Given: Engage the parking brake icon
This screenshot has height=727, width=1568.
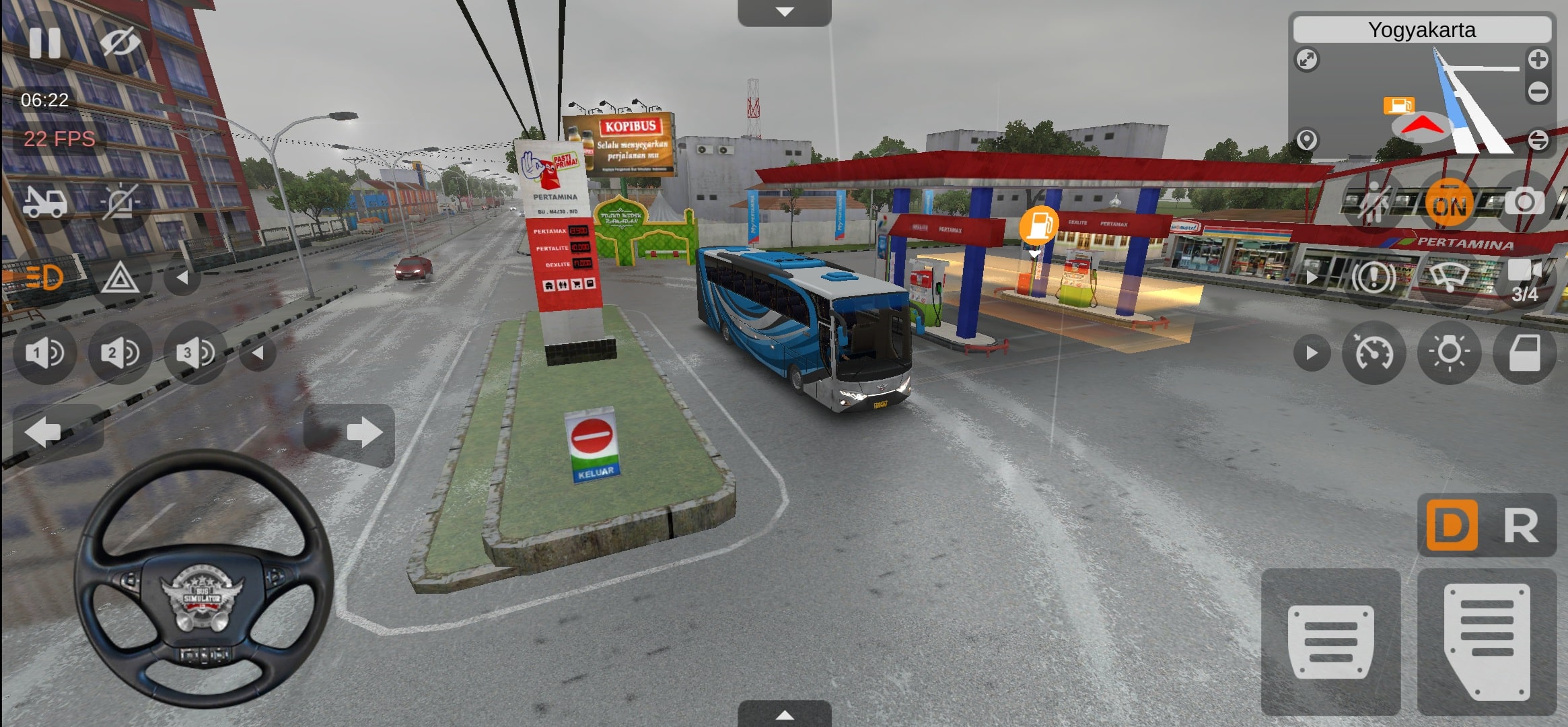Looking at the screenshot, I should 1373,277.
